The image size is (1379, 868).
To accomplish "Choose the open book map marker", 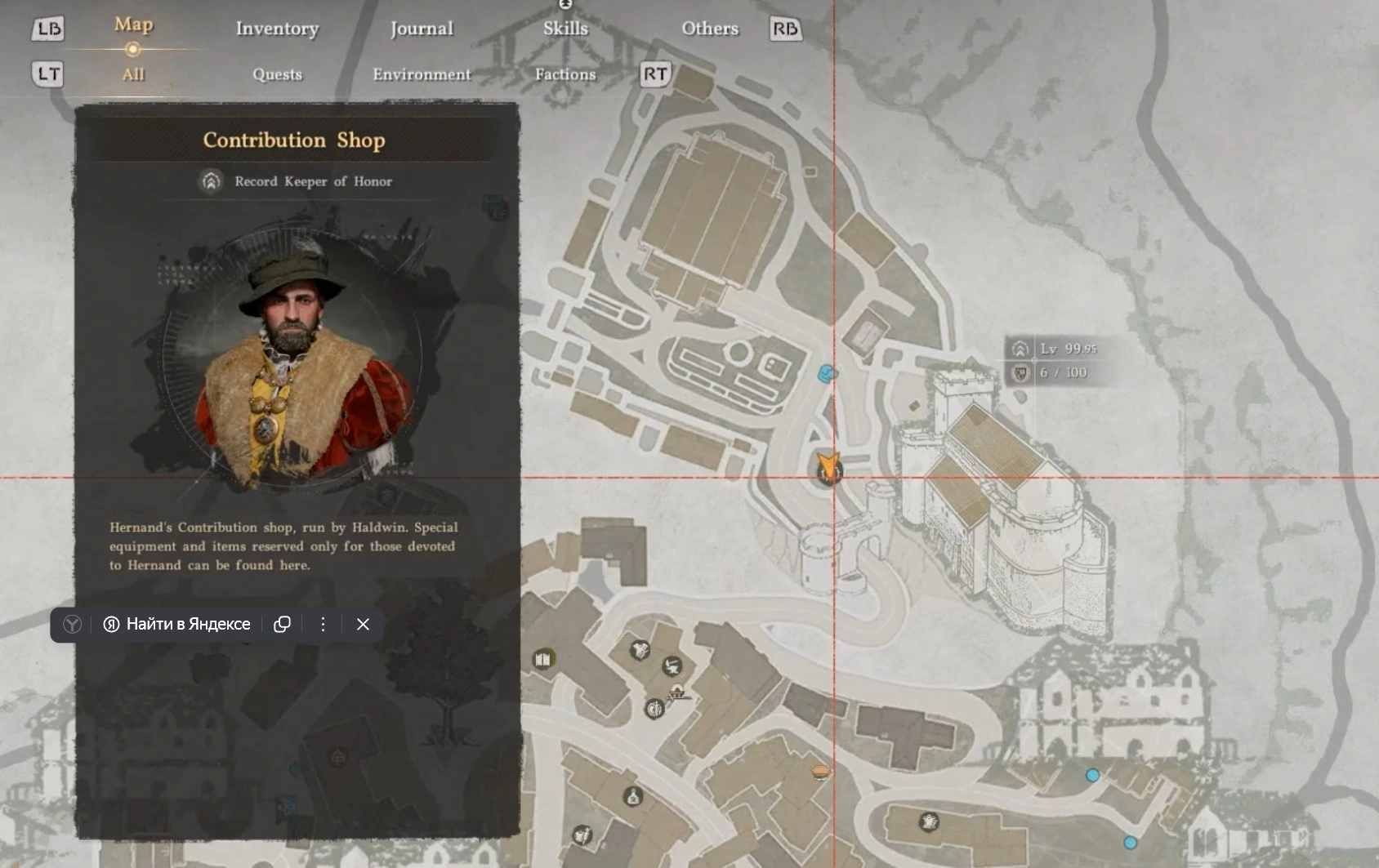I will pos(542,659).
